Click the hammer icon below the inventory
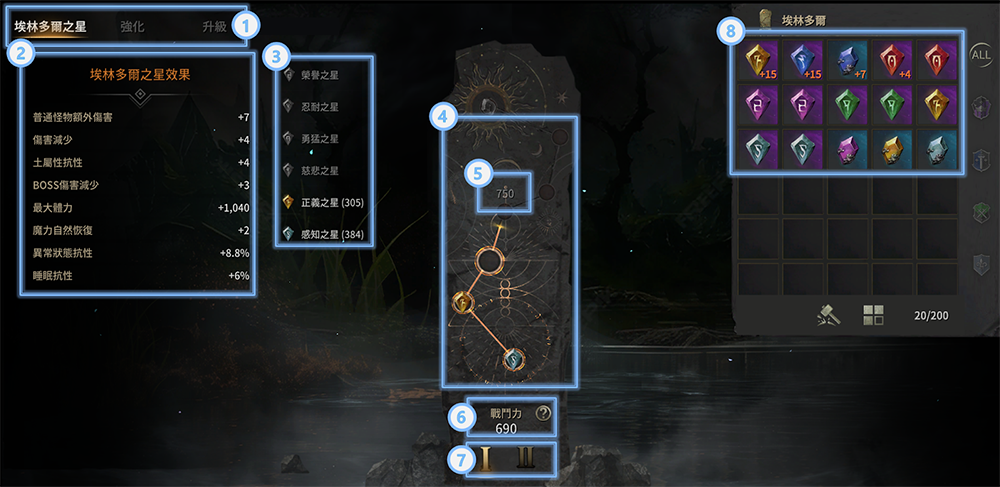 (x=828, y=316)
